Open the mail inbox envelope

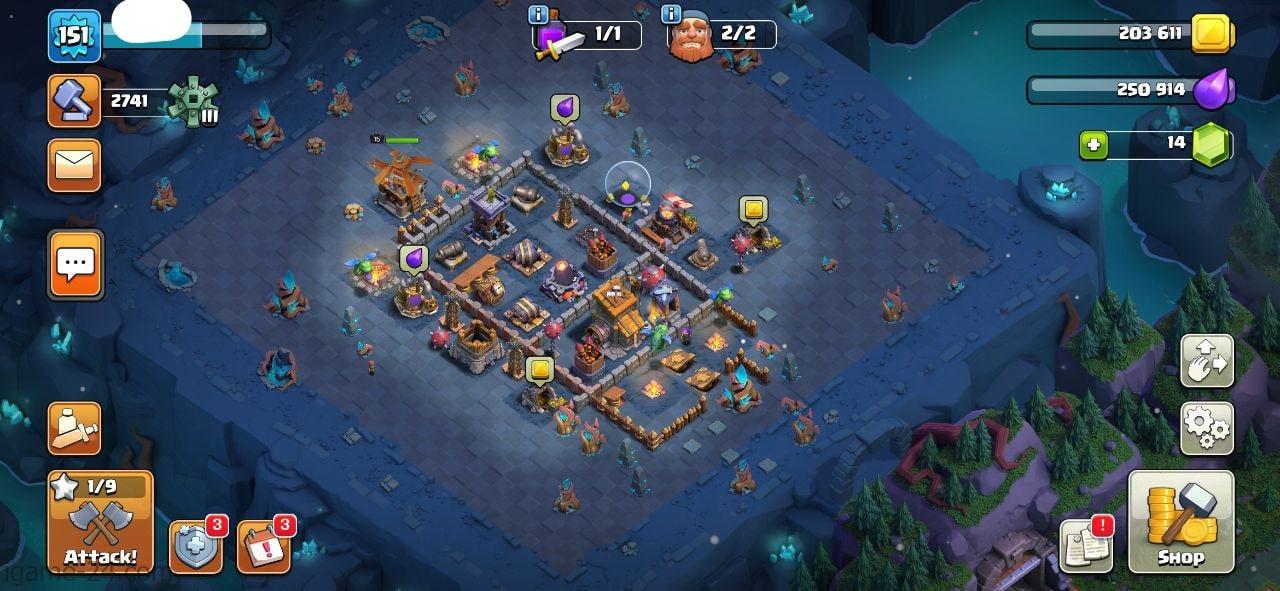click(x=74, y=165)
